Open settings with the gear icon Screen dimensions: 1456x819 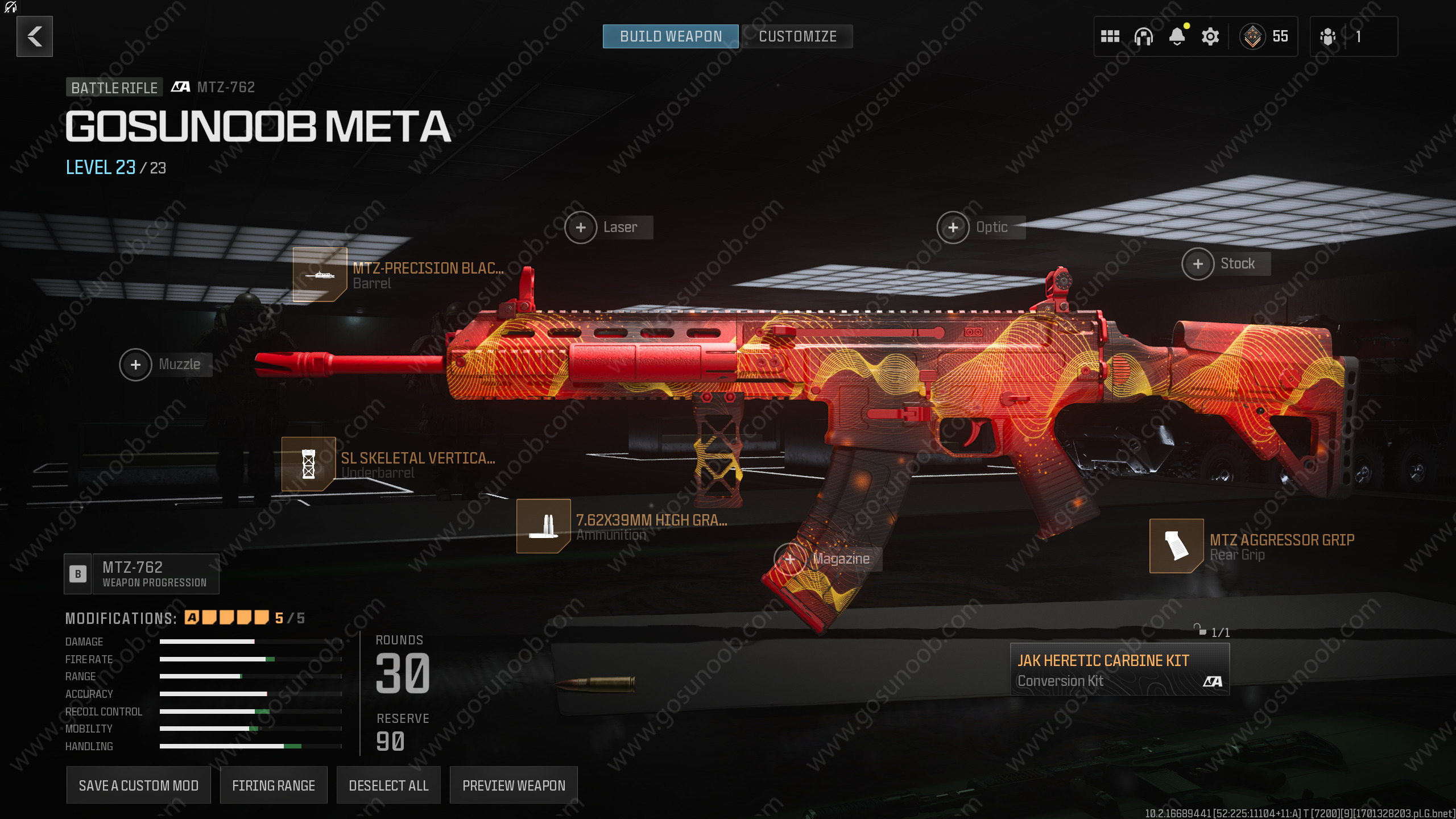[x=1210, y=36]
